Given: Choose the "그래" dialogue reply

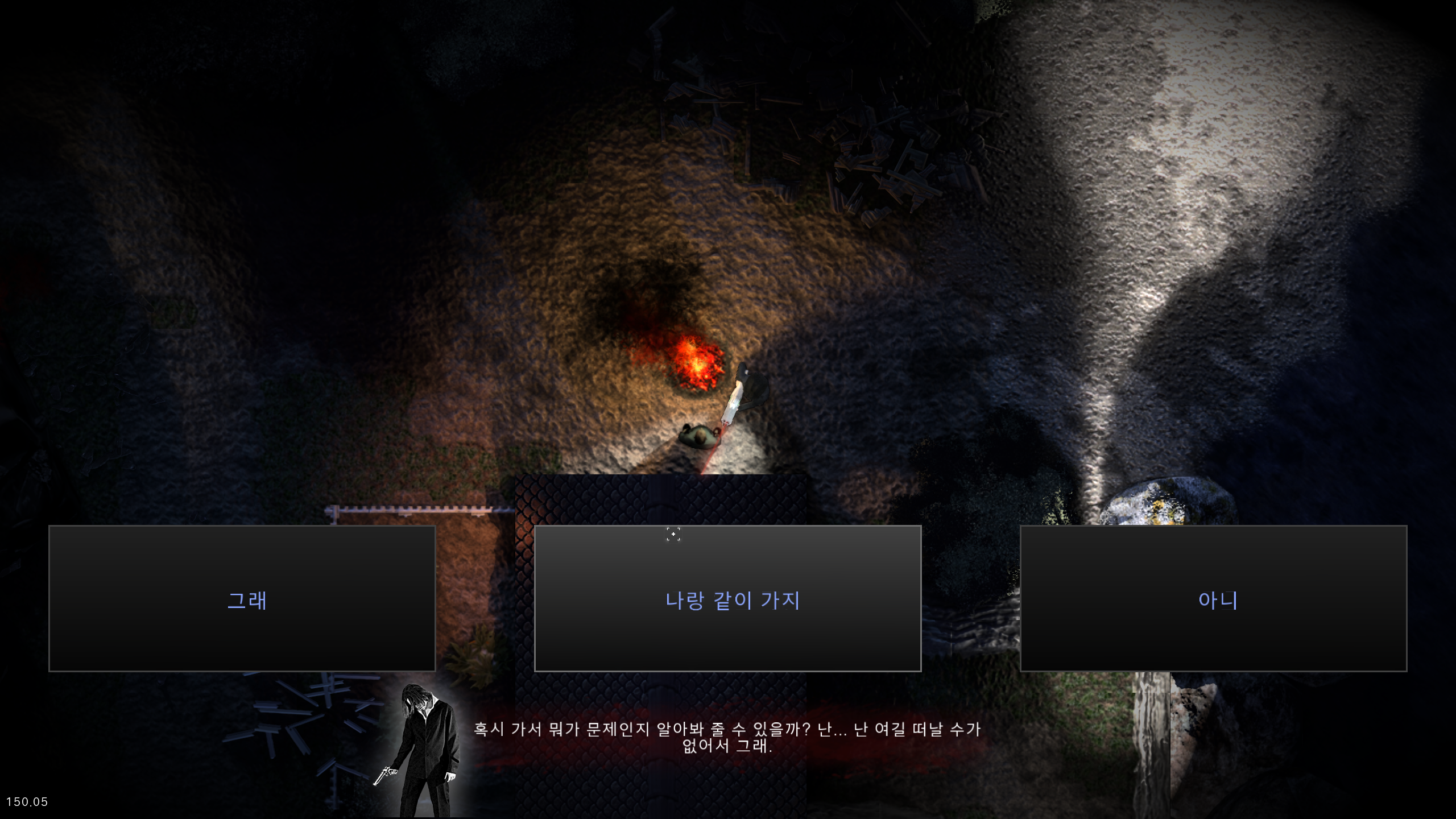Looking at the screenshot, I should (x=242, y=598).
